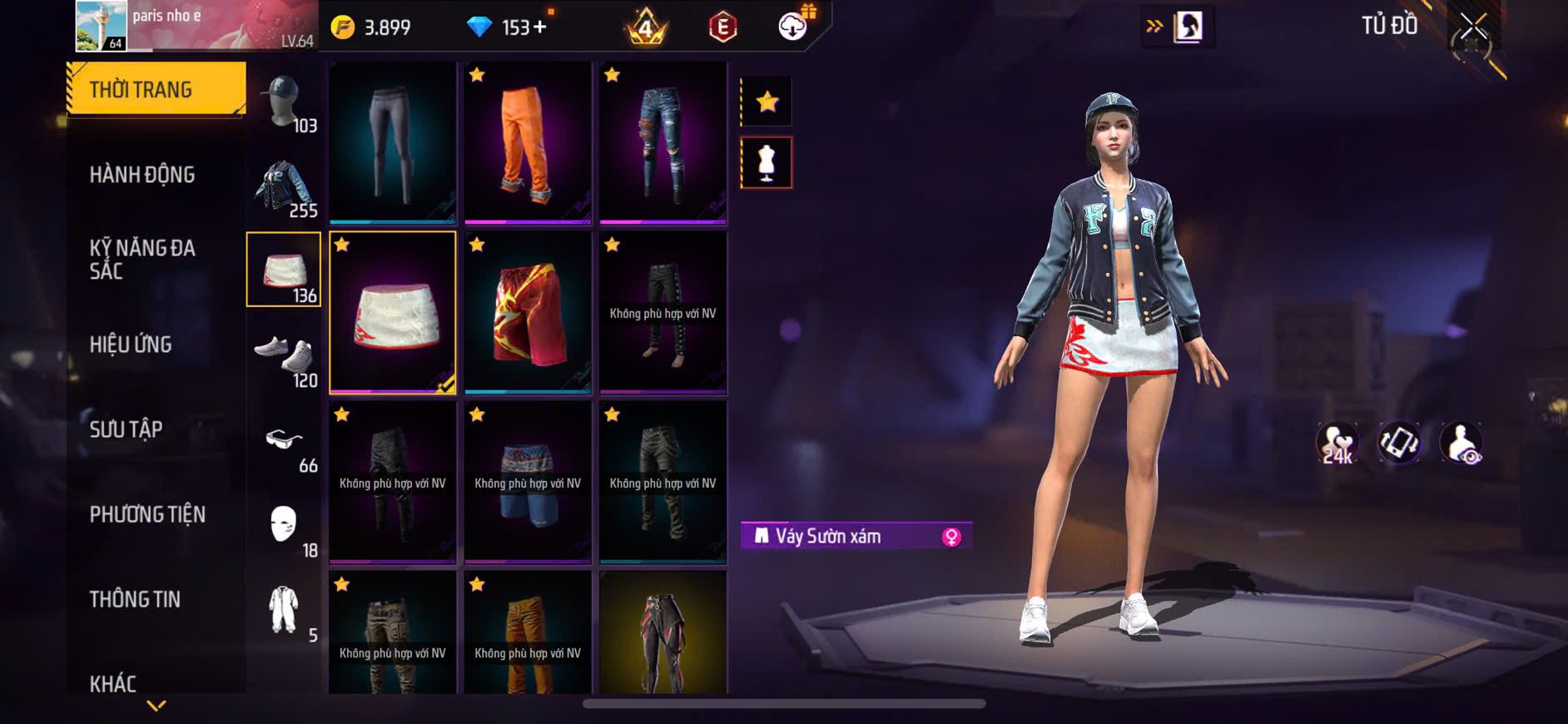Open the Sưu Tập tab
1568x724 pixels.
[x=126, y=429]
